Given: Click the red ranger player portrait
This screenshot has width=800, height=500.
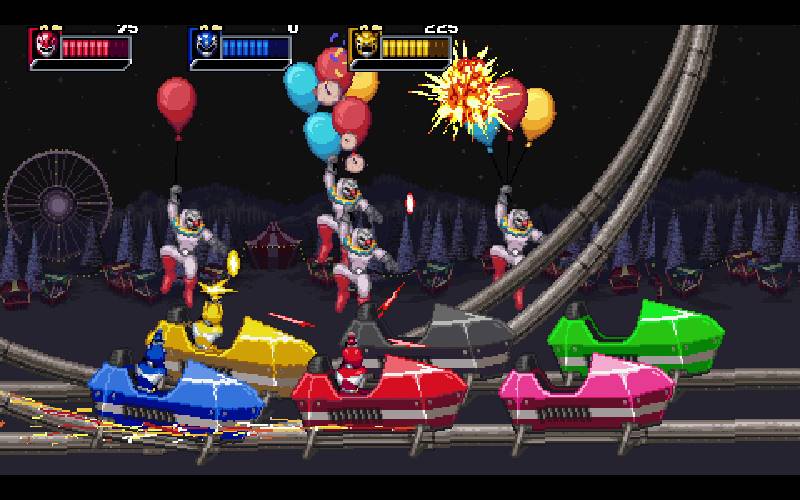Looking at the screenshot, I should [x=45, y=45].
